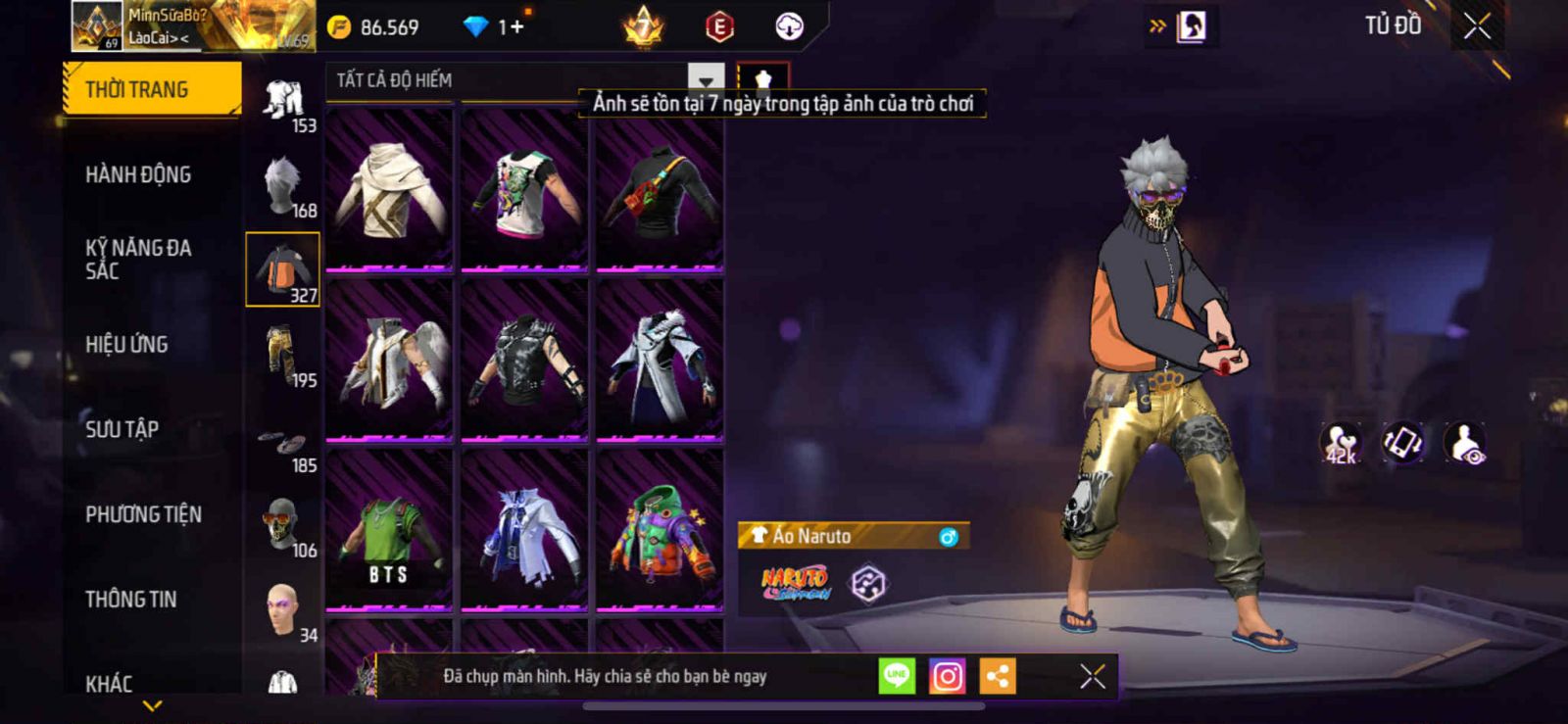This screenshot has width=1568, height=724.
Task: Open the Thời Trang tab
Action: (x=151, y=89)
